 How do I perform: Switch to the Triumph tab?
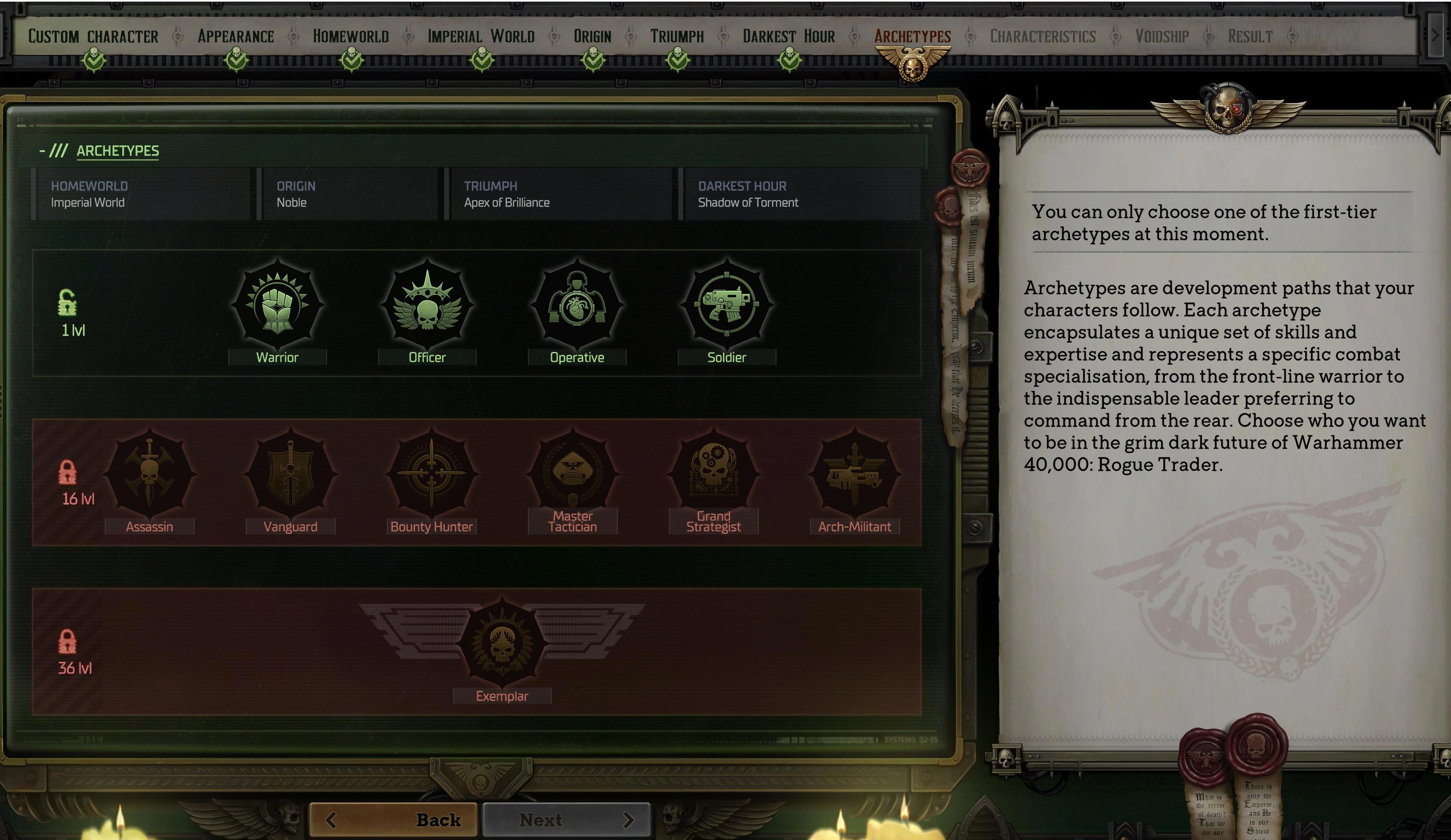(677, 36)
